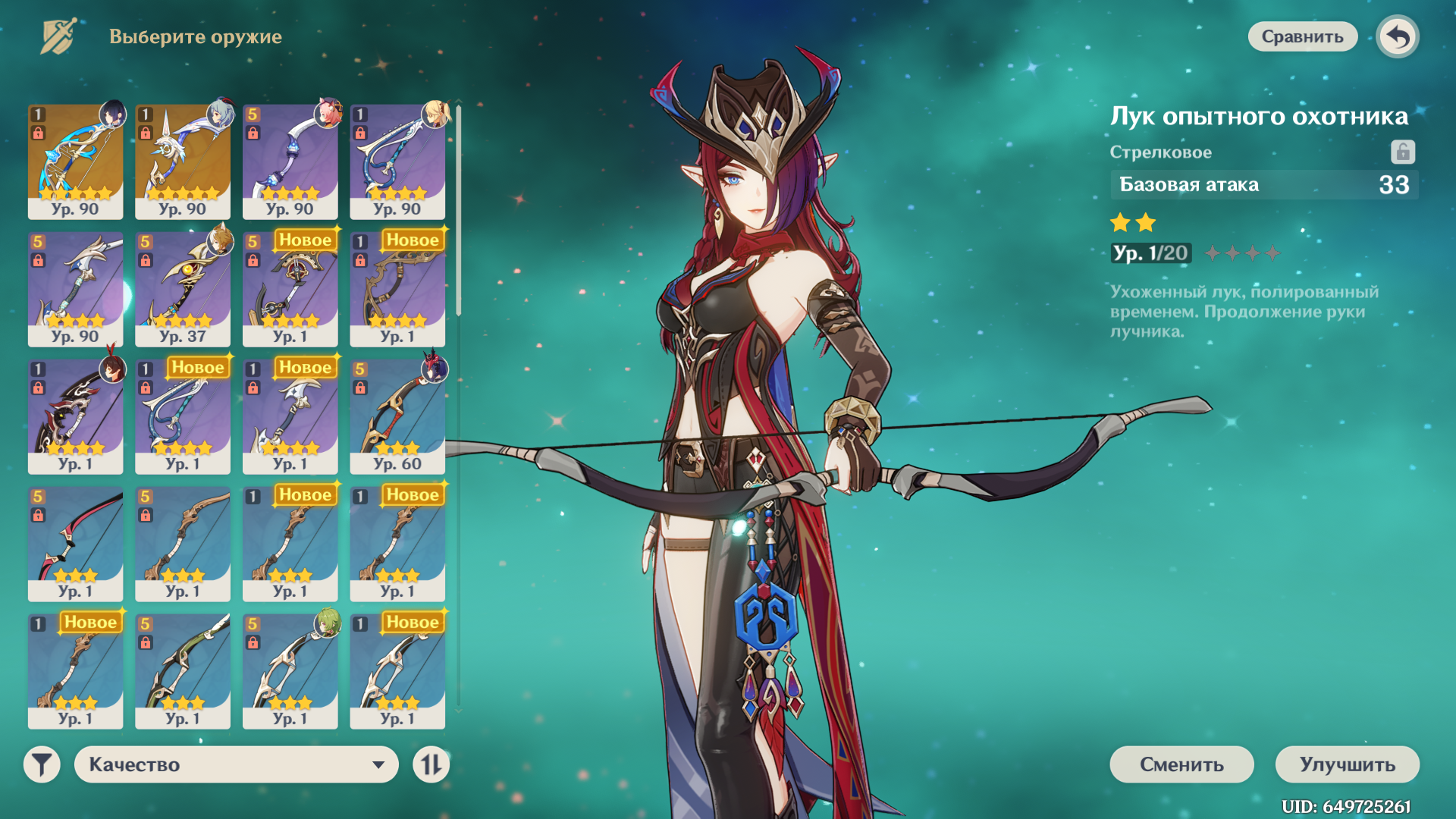Go back with the return arrow button
The width and height of the screenshot is (1456, 819).
[x=1398, y=36]
